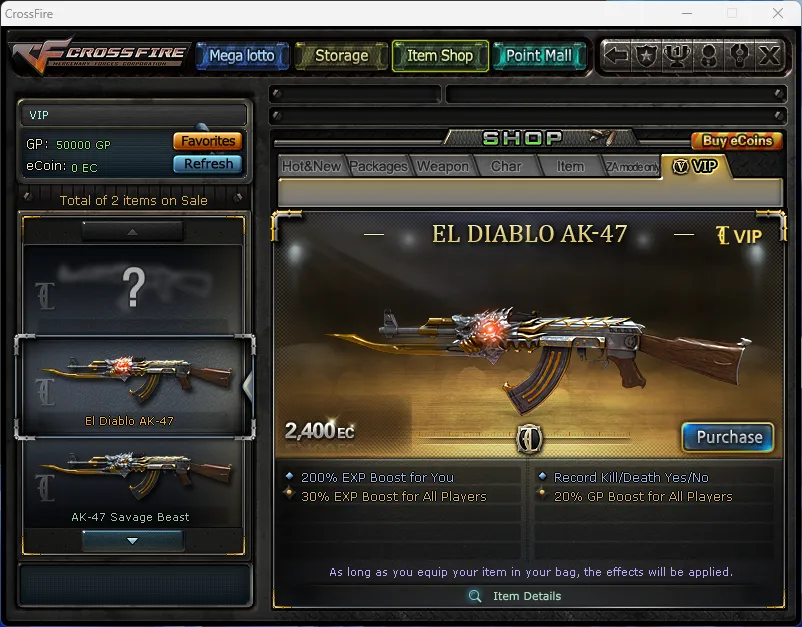Screen dimensions: 802x627
Task: Click the back arrow icon
Action: pos(617,56)
